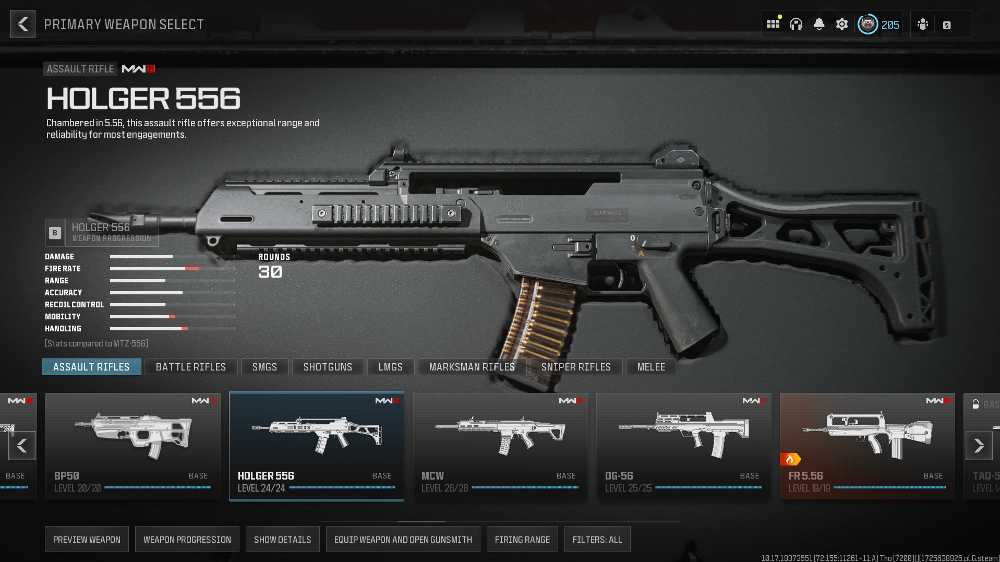
Task: Choose Equip Weapon and Open Gunsmith
Action: tap(404, 540)
